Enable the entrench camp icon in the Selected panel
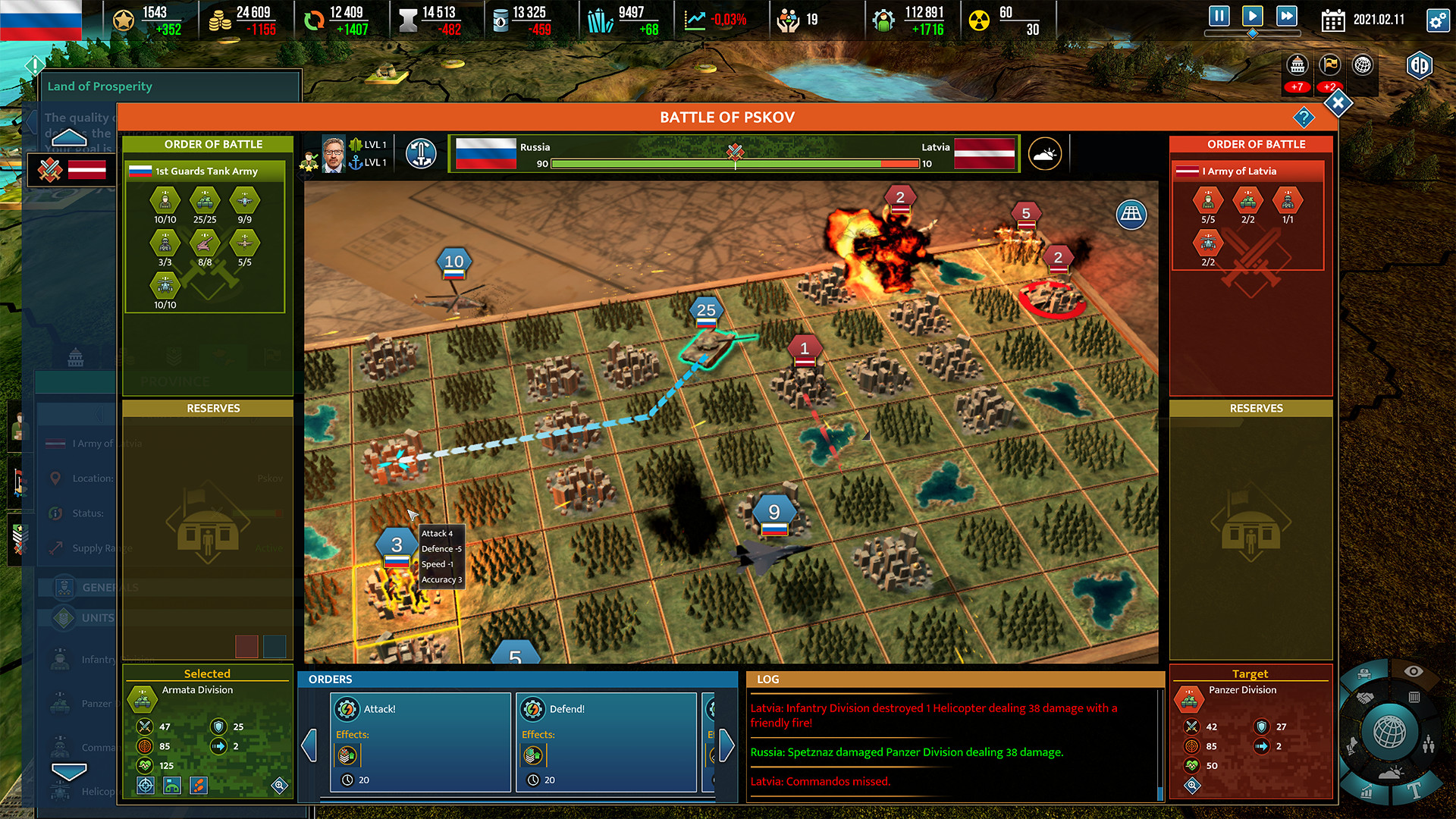This screenshot has width=1456, height=819. (171, 787)
